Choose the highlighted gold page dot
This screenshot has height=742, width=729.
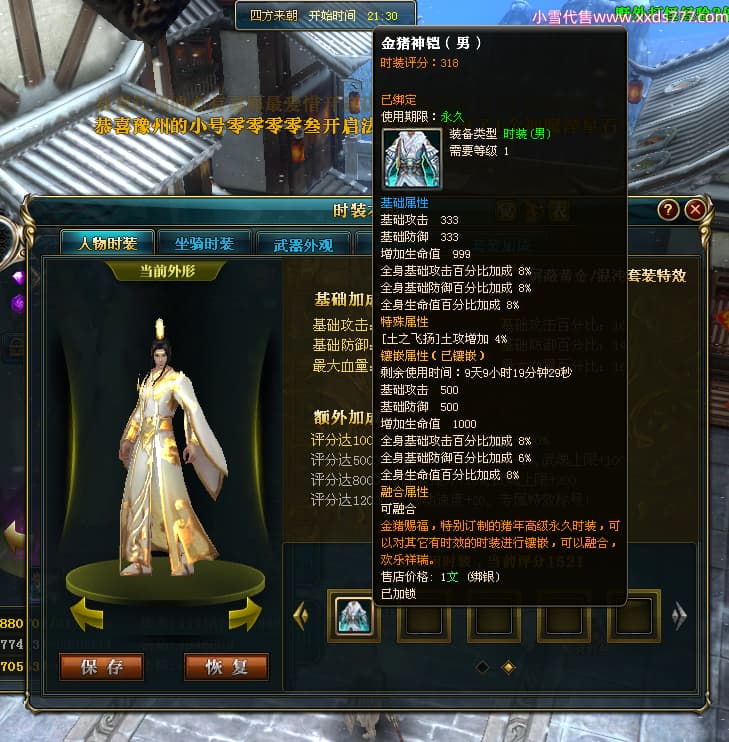click(507, 666)
